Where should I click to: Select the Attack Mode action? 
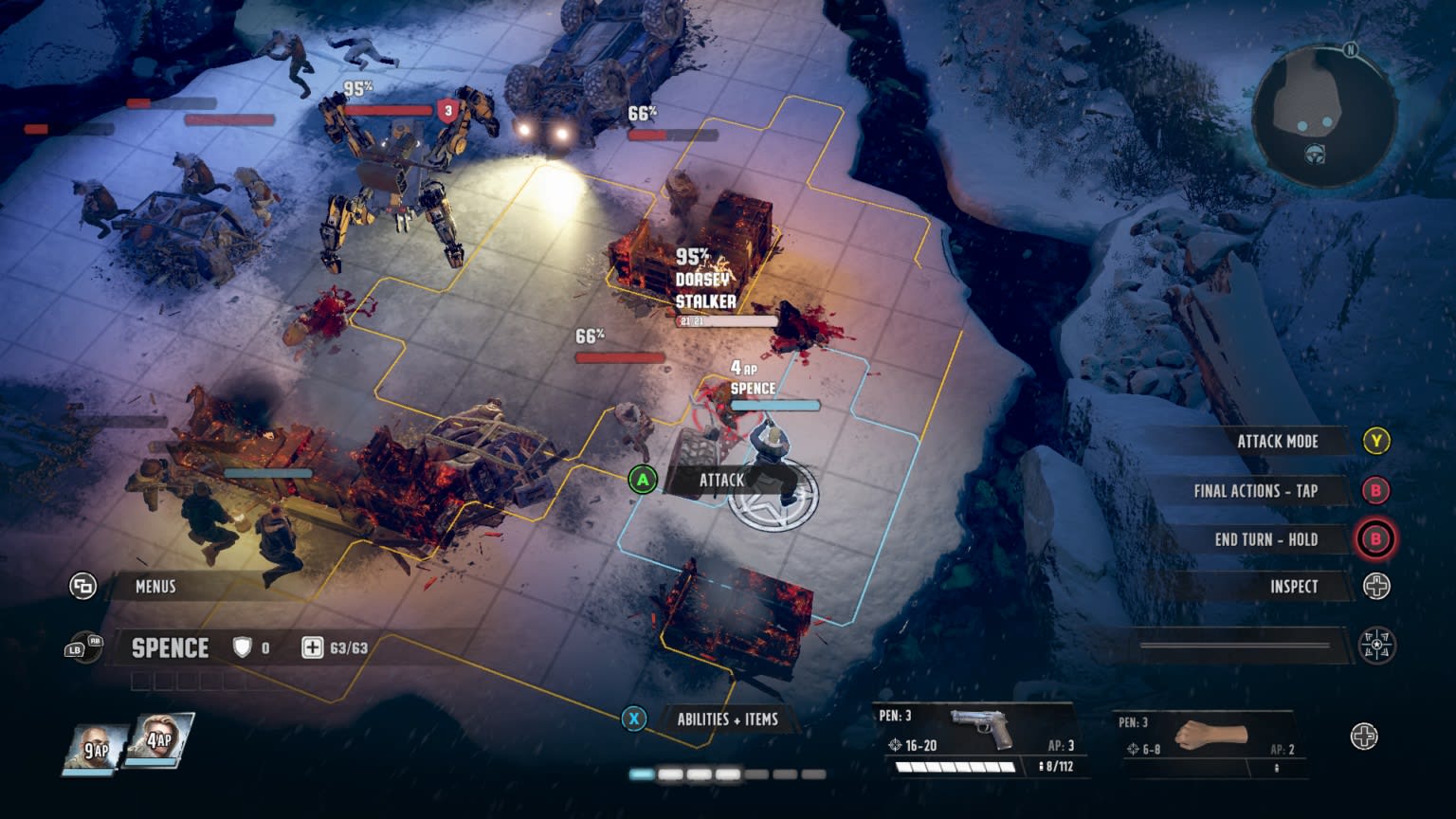[x=1277, y=441]
